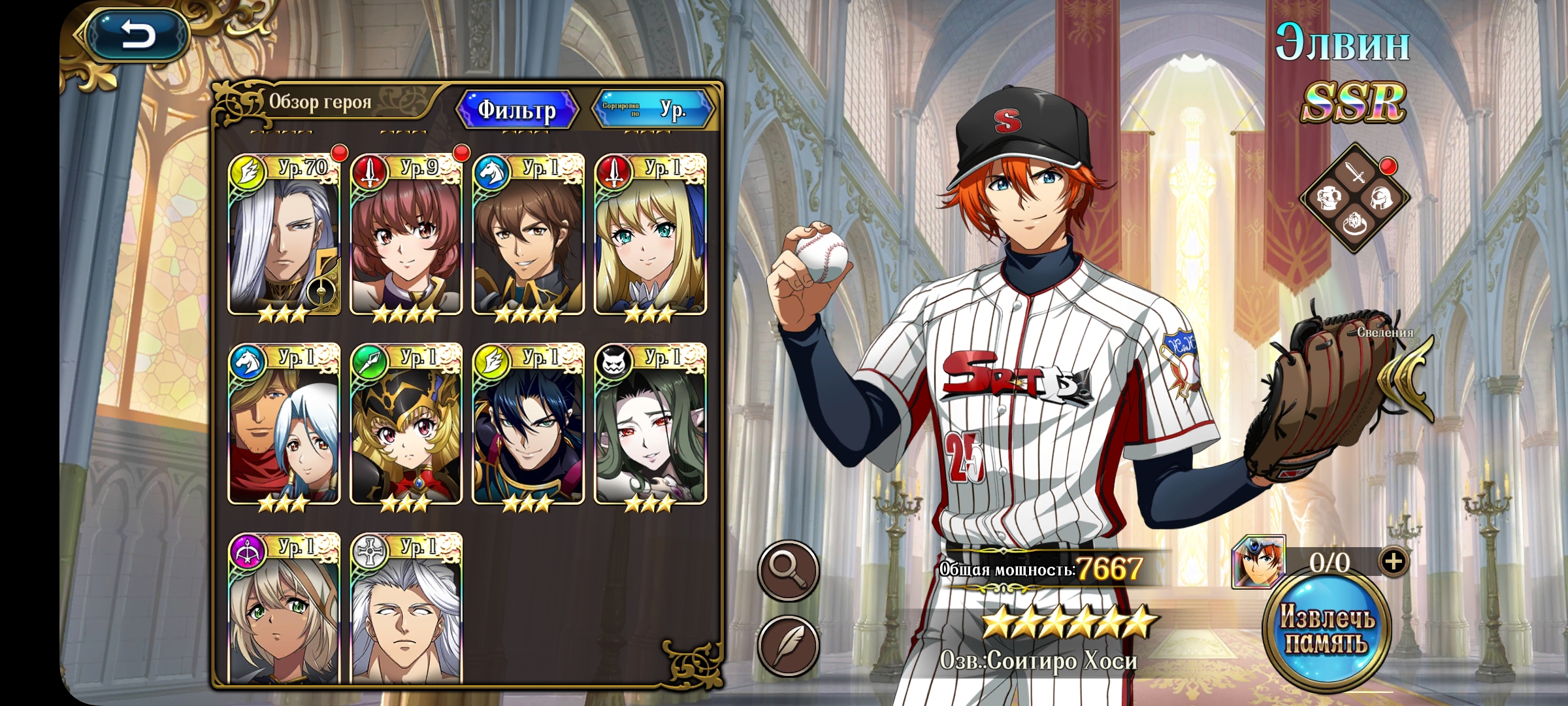Go back using the return arrow button
The width and height of the screenshot is (1568, 706).
coord(137,35)
